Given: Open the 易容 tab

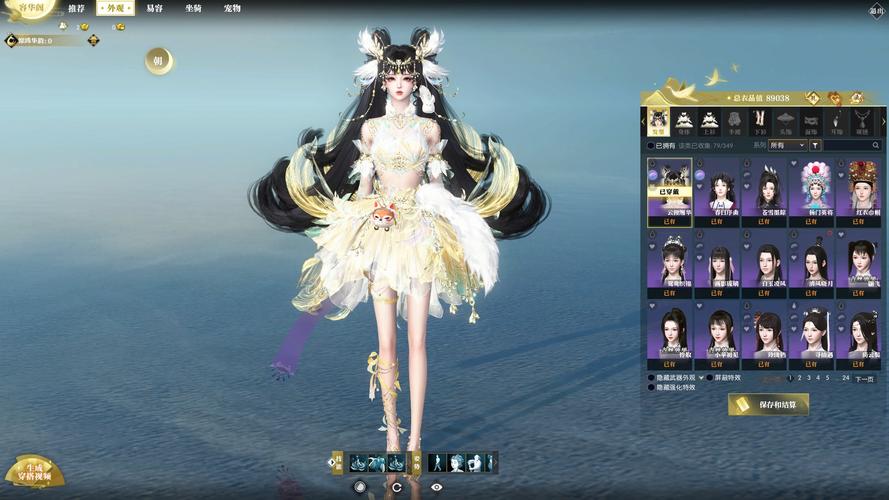Looking at the screenshot, I should 154,8.
